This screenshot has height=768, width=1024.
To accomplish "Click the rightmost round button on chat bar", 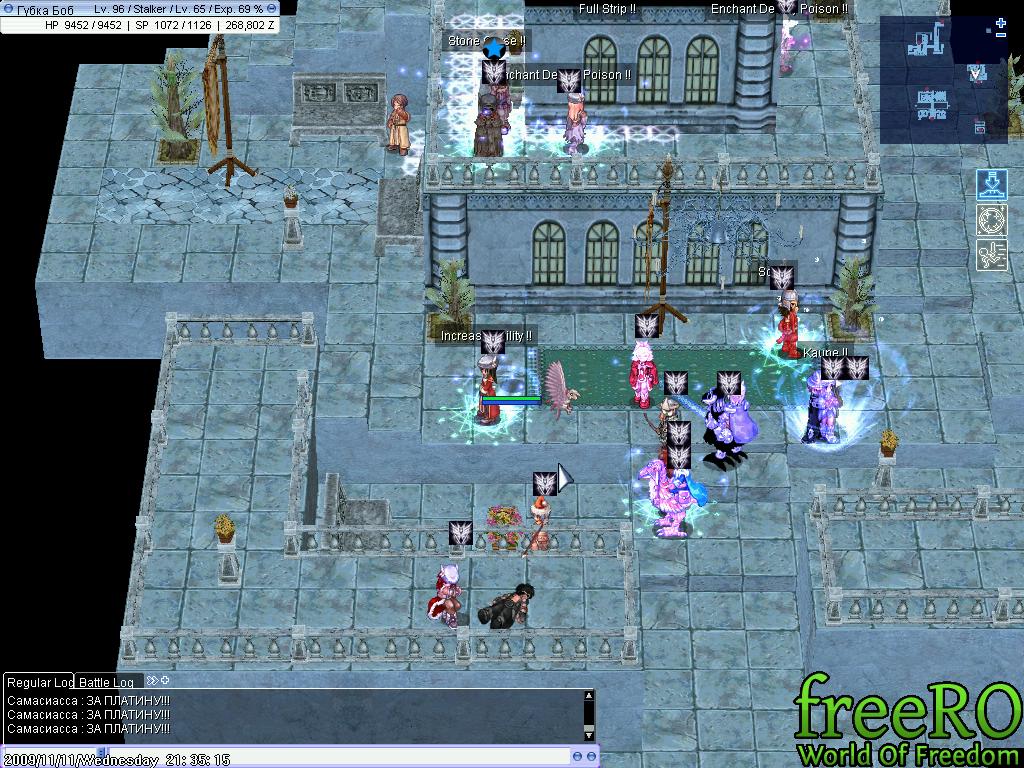I will [x=593, y=756].
